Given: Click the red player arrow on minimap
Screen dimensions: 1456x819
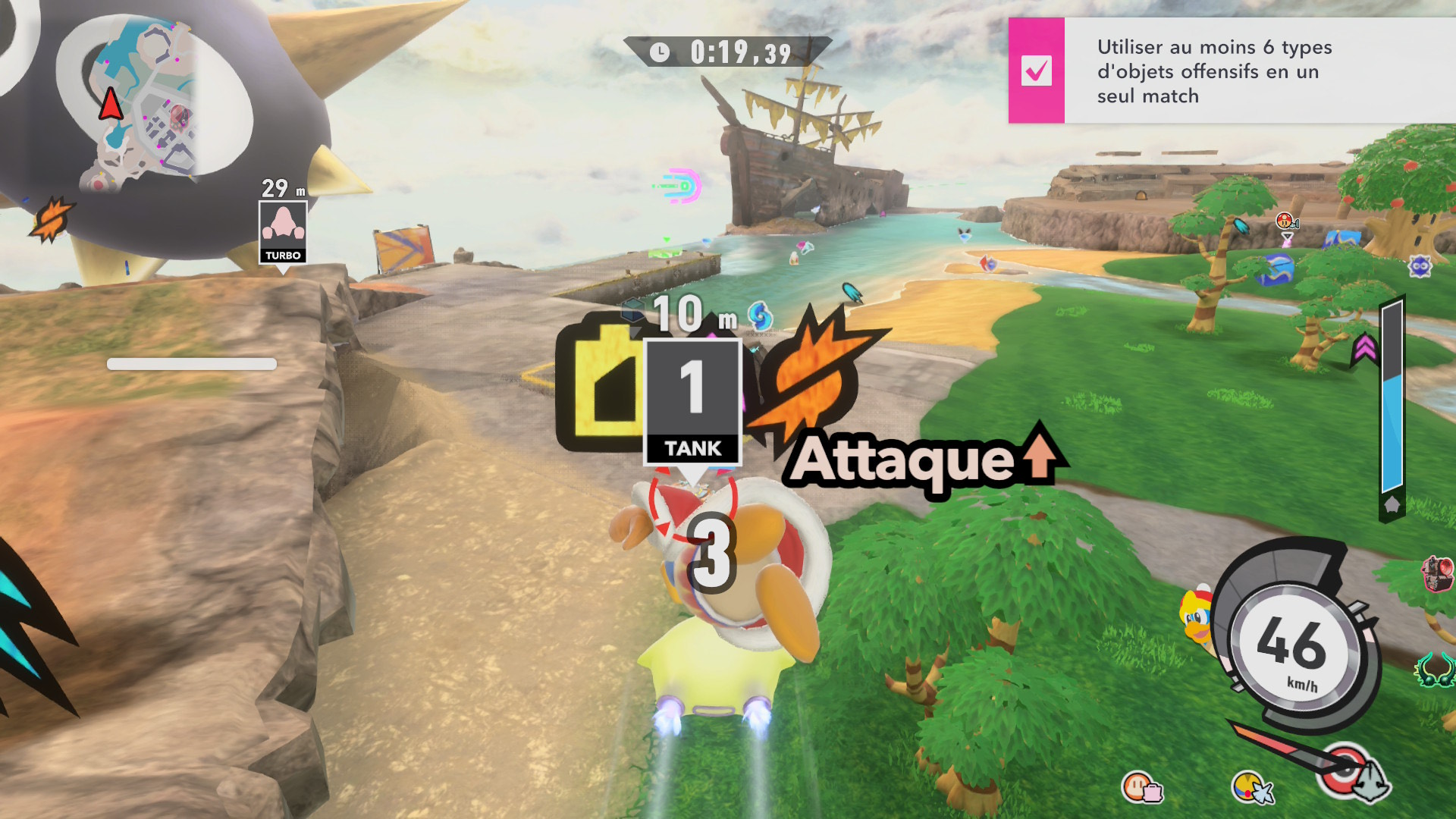Looking at the screenshot, I should click(x=111, y=105).
